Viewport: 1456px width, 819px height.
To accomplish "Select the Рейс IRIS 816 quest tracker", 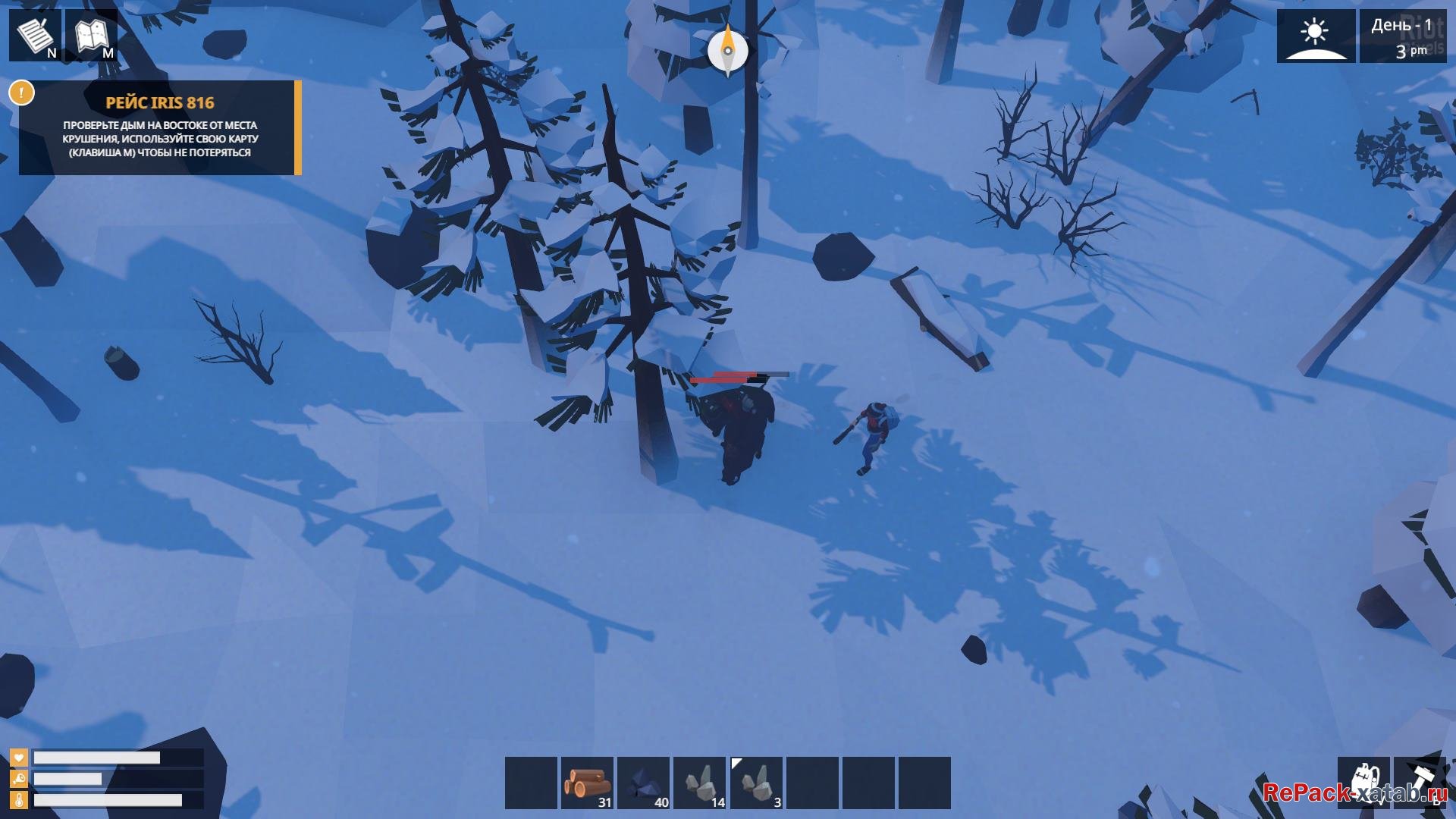I will [x=160, y=127].
